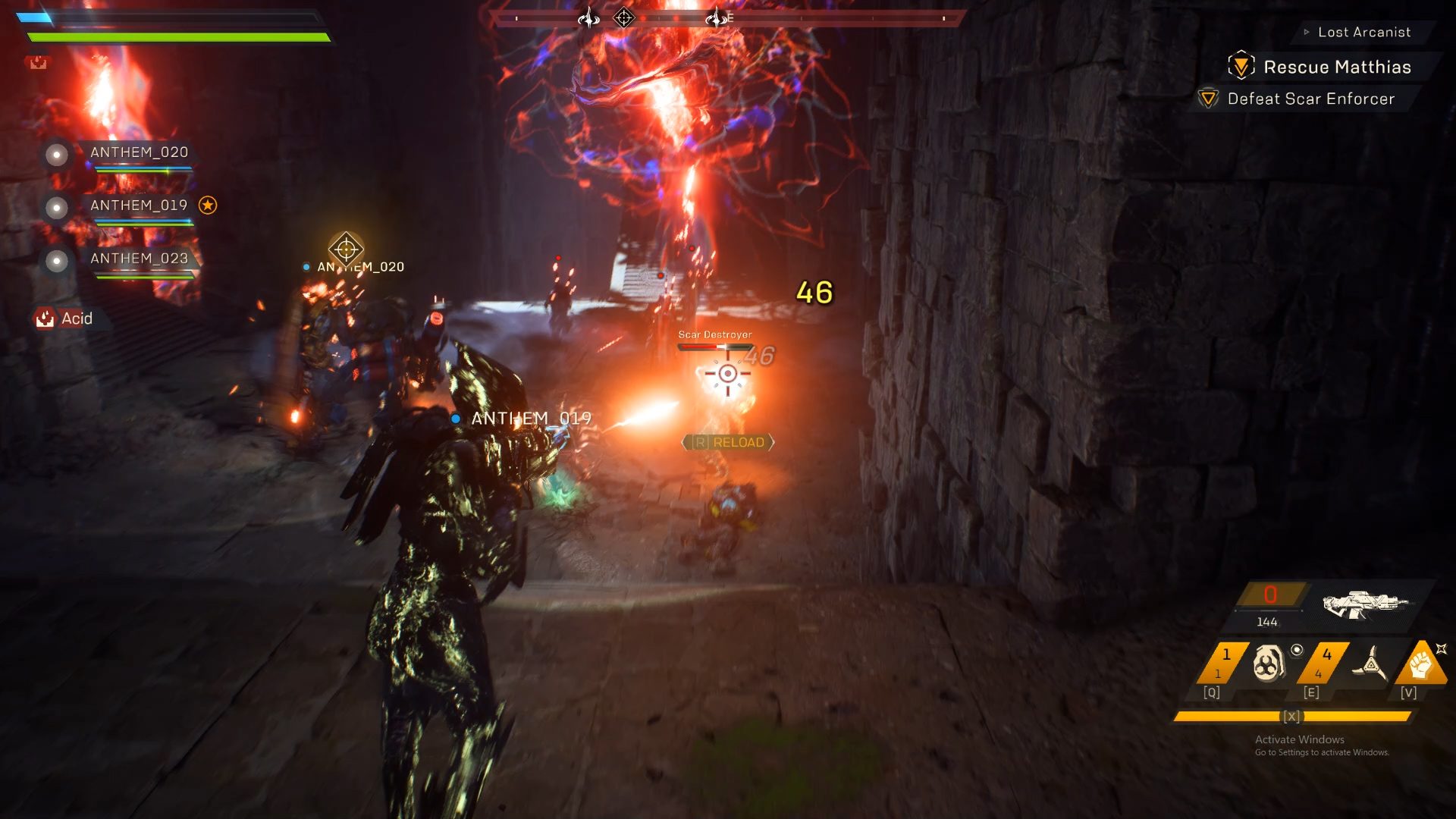Viewport: 1456px width, 819px height.
Task: Select the equipped rifle weapon icon
Action: point(1365,604)
